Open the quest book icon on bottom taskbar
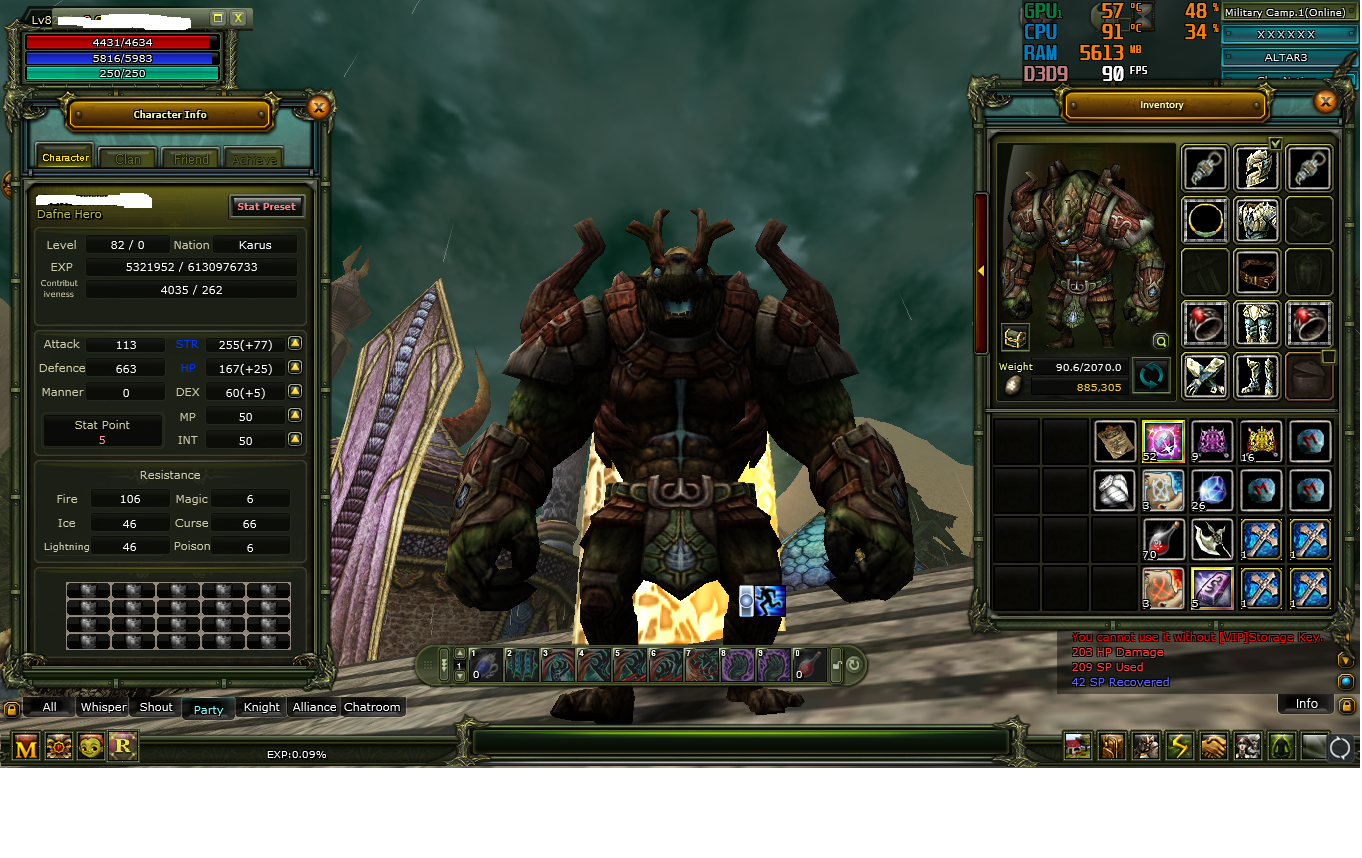 coord(1112,746)
